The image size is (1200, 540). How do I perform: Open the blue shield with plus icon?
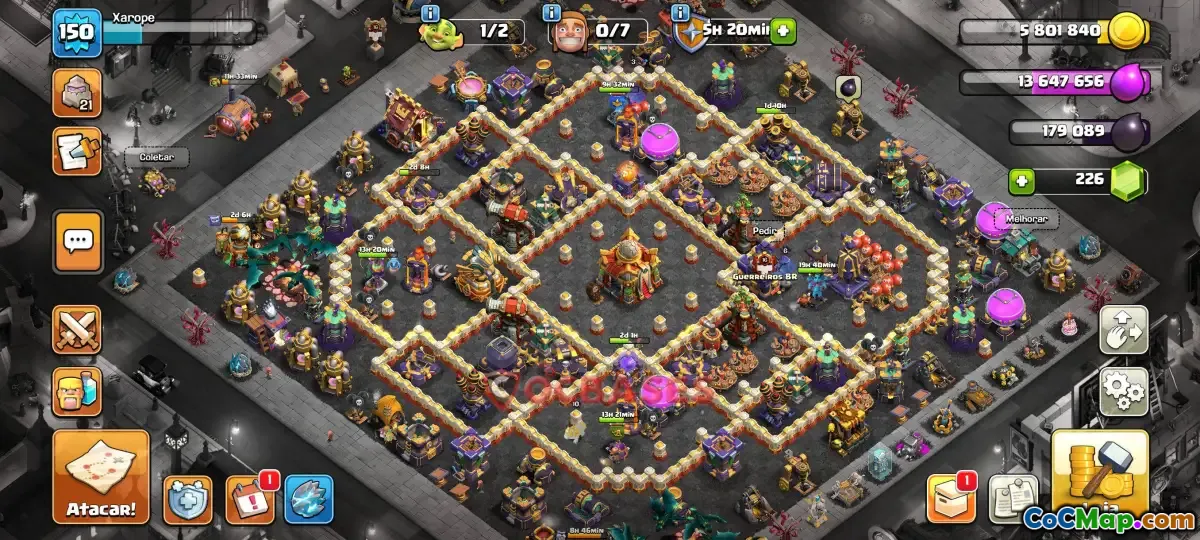tap(188, 499)
